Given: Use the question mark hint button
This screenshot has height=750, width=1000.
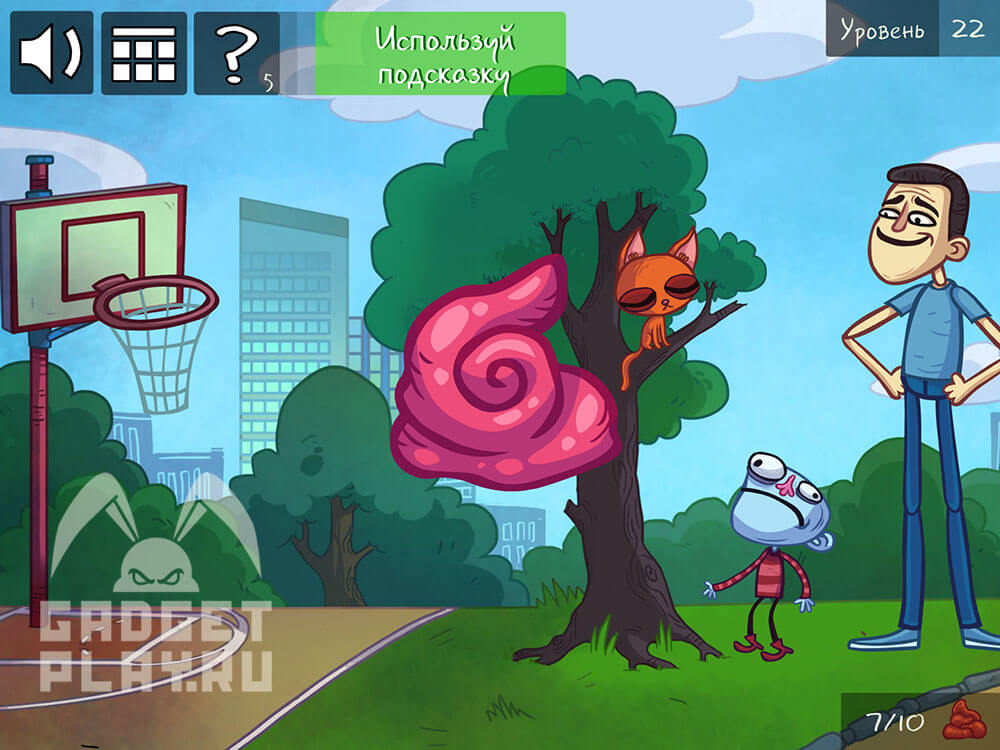Looking at the screenshot, I should pyautogui.click(x=236, y=53).
